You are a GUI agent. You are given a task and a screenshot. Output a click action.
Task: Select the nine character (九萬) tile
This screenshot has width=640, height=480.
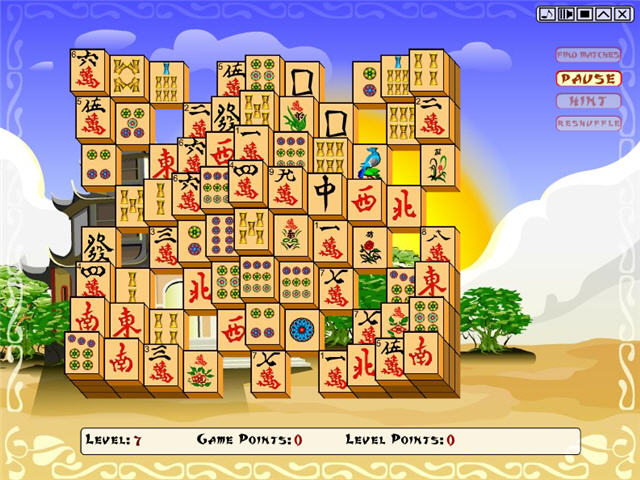pos(286,187)
